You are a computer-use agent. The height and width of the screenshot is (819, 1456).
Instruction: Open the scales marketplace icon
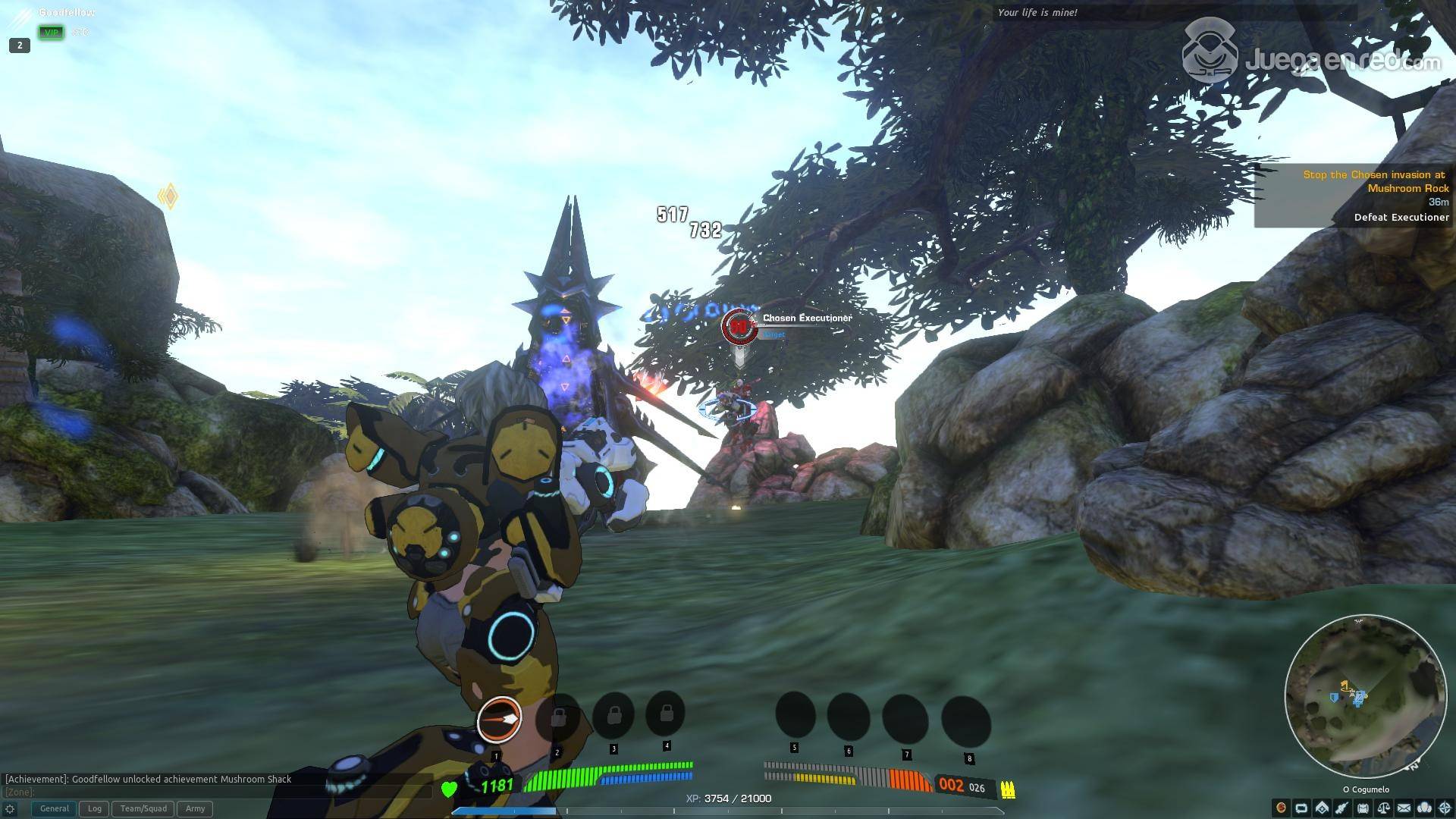(1383, 808)
